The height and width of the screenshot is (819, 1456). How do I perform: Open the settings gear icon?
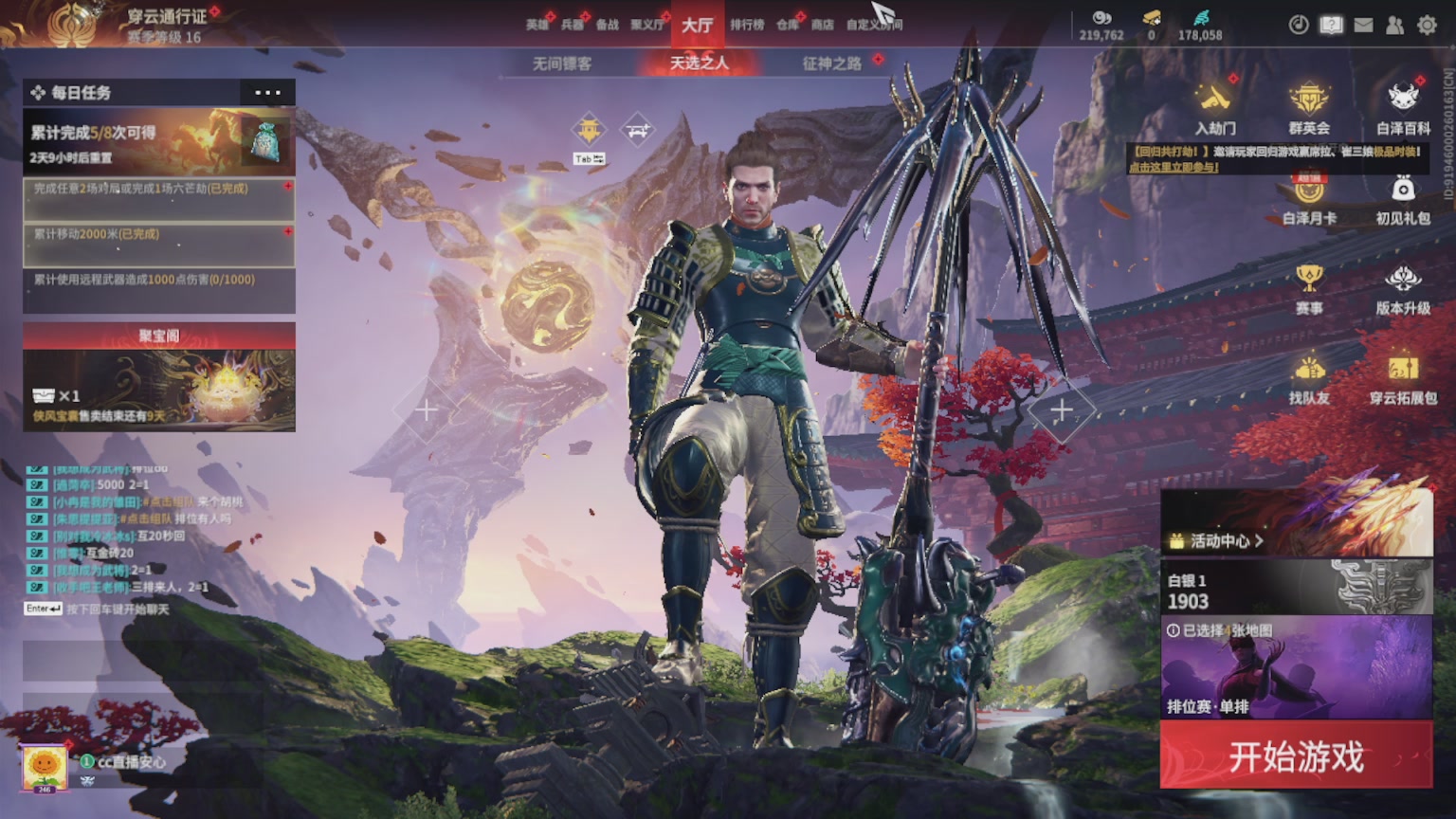pos(1427,26)
